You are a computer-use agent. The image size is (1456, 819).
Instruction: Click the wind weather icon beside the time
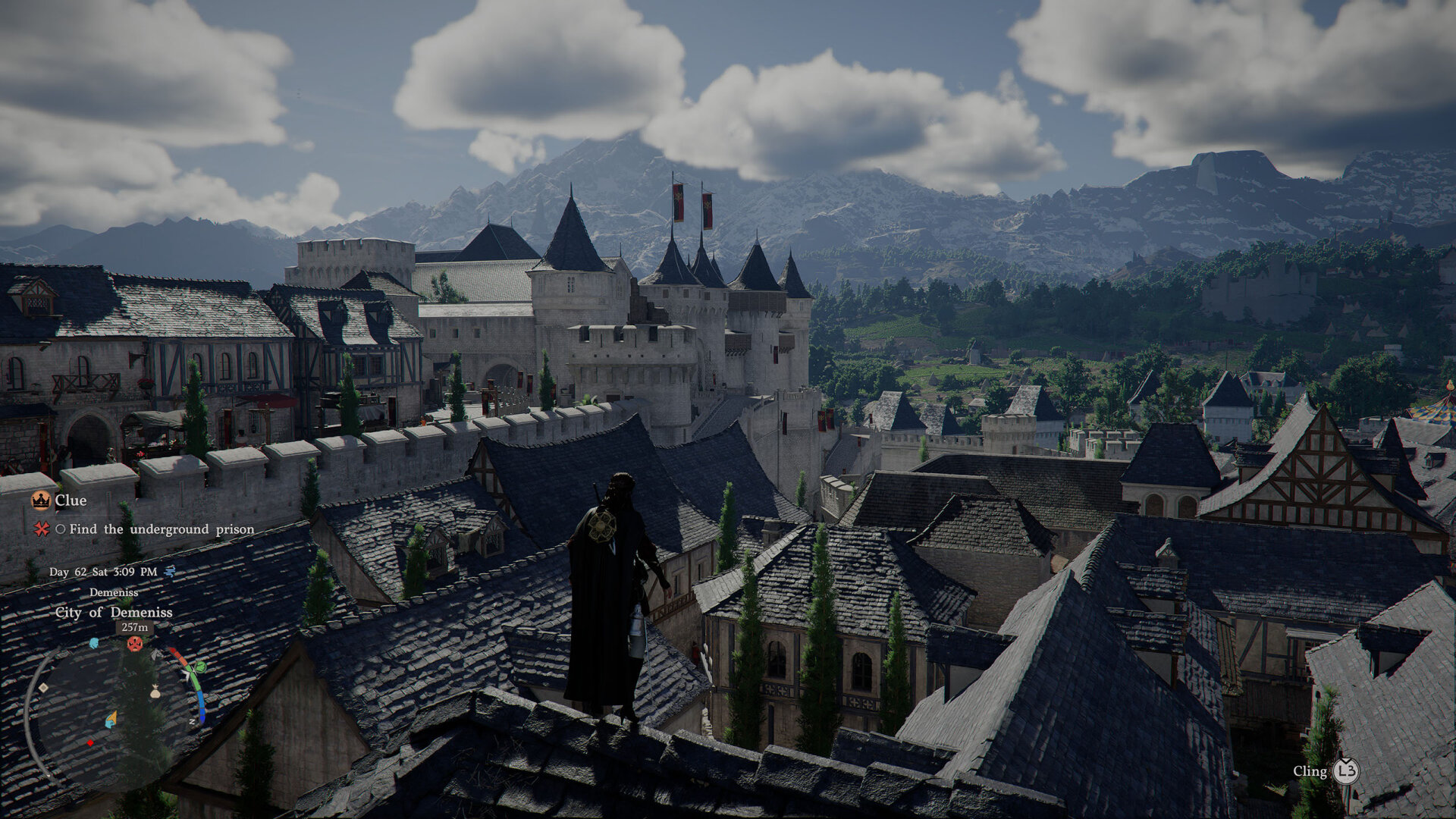[x=170, y=571]
